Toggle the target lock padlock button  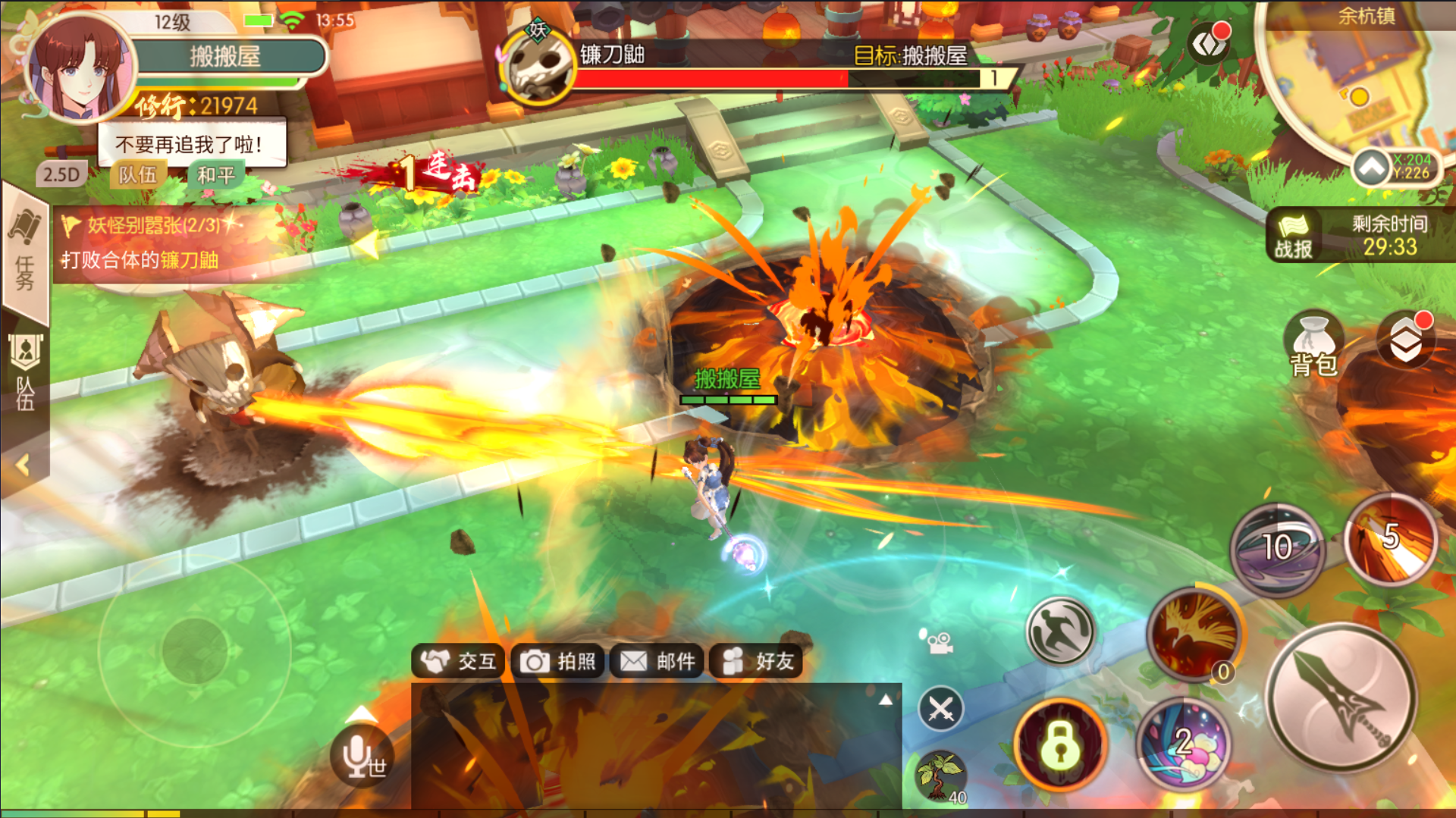click(1060, 745)
